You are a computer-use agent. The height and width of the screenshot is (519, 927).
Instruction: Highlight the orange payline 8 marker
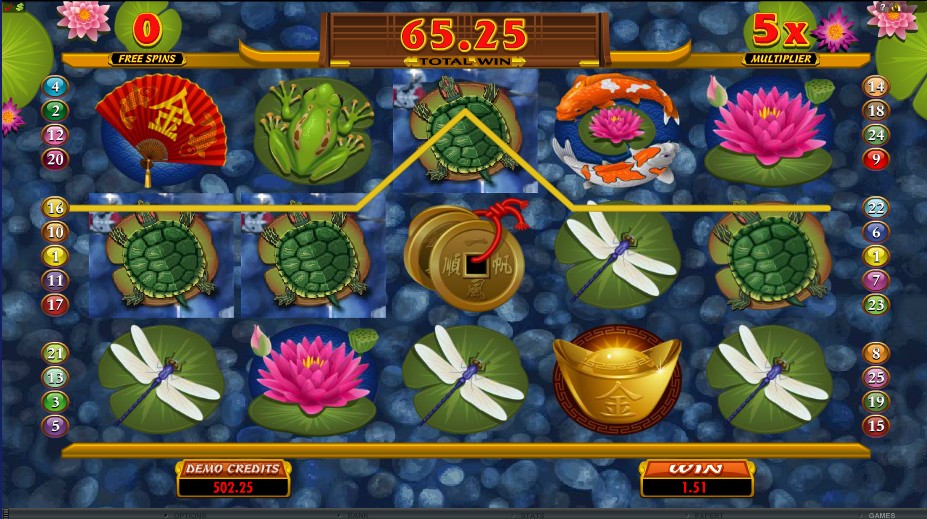(x=876, y=353)
